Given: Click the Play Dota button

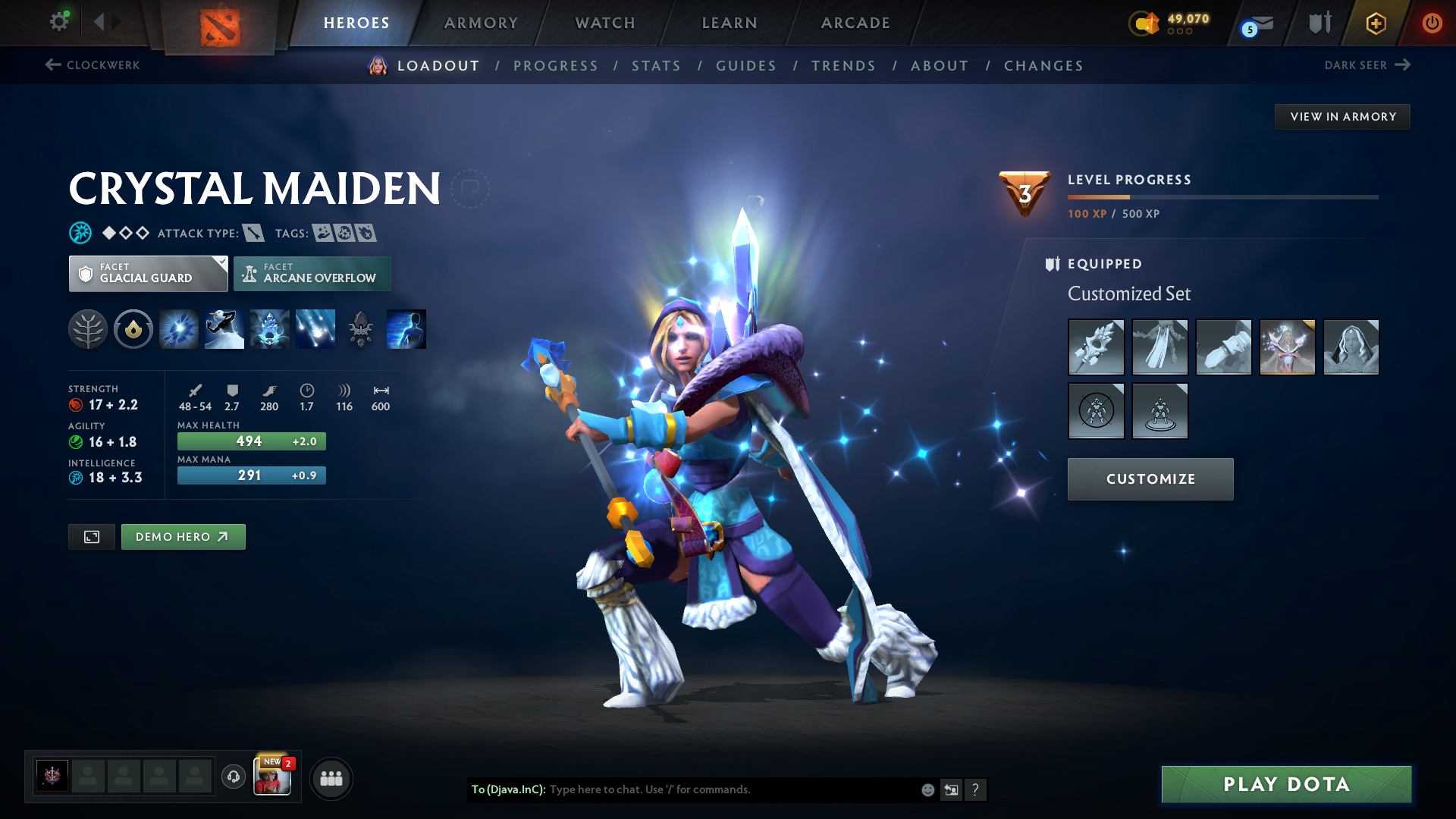Looking at the screenshot, I should point(1286,784).
